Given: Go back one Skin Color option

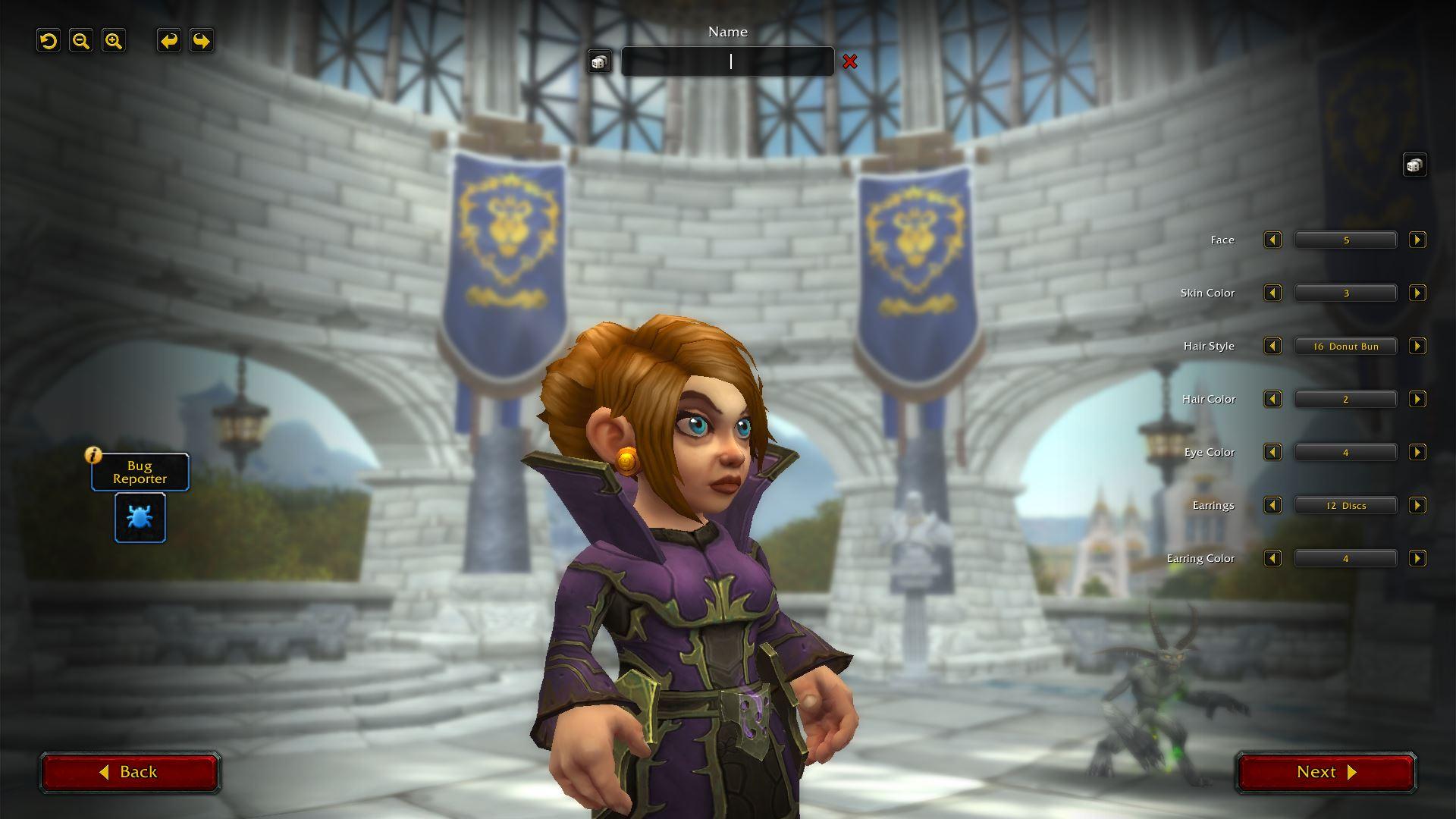Looking at the screenshot, I should [x=1272, y=293].
